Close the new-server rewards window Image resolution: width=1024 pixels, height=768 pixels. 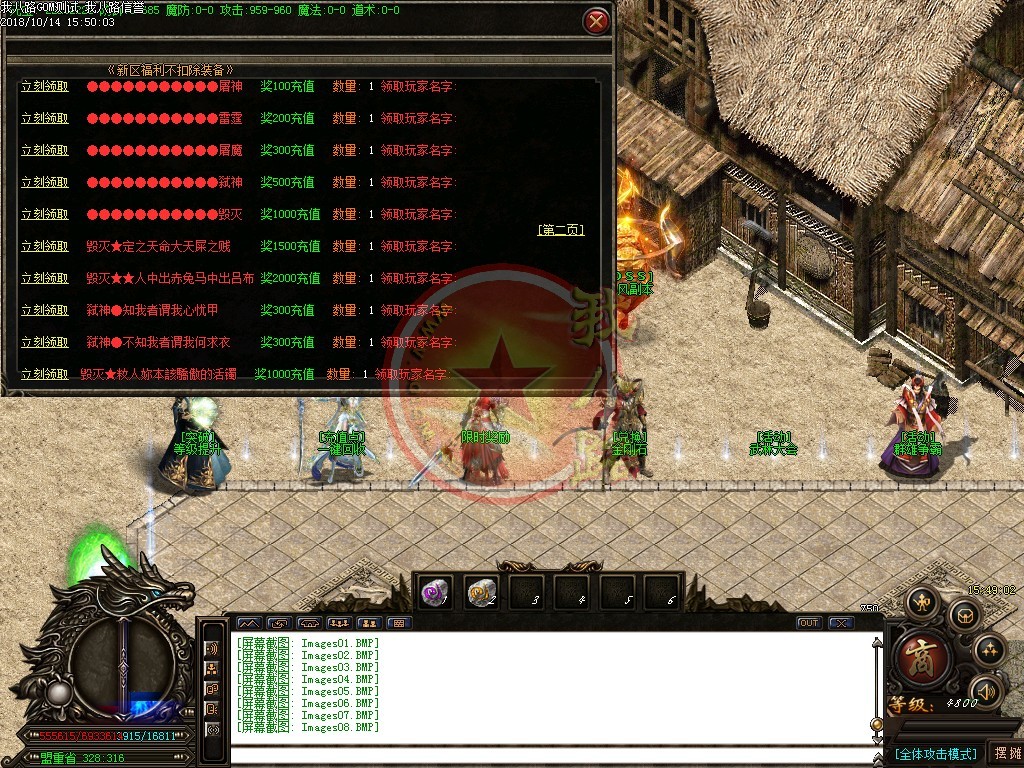point(596,20)
